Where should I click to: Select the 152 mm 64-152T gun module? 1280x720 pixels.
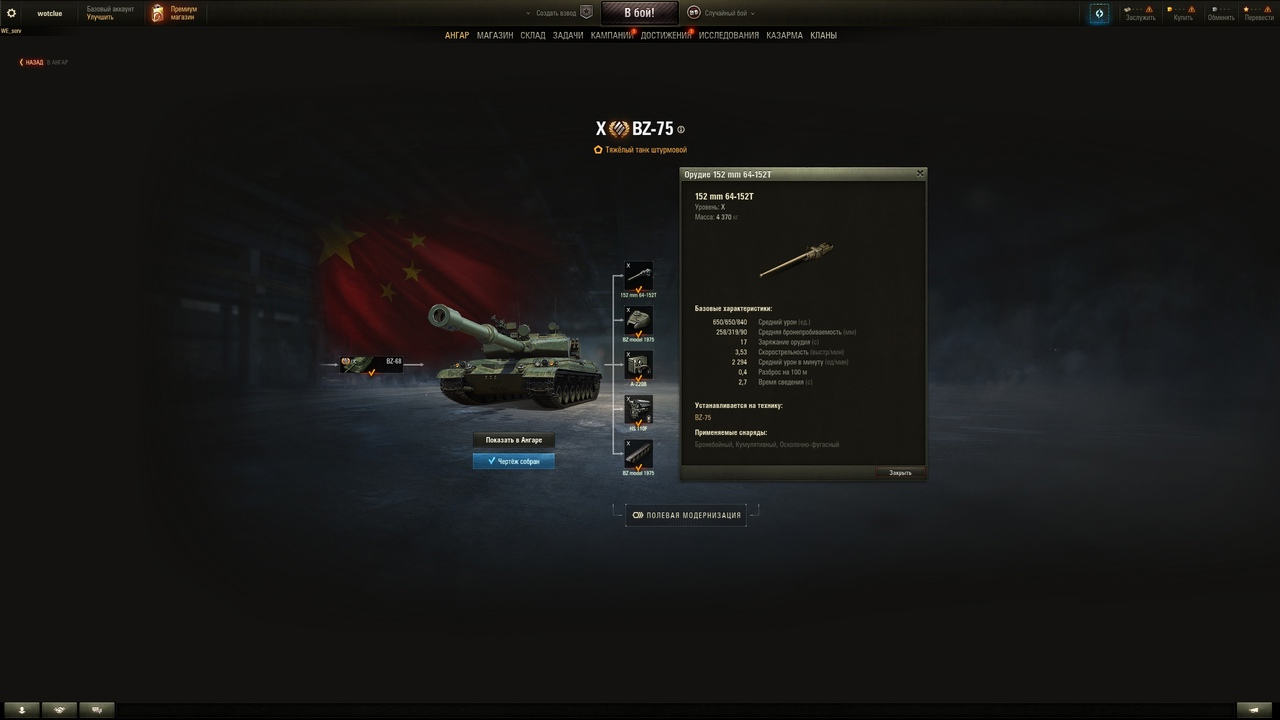click(638, 277)
